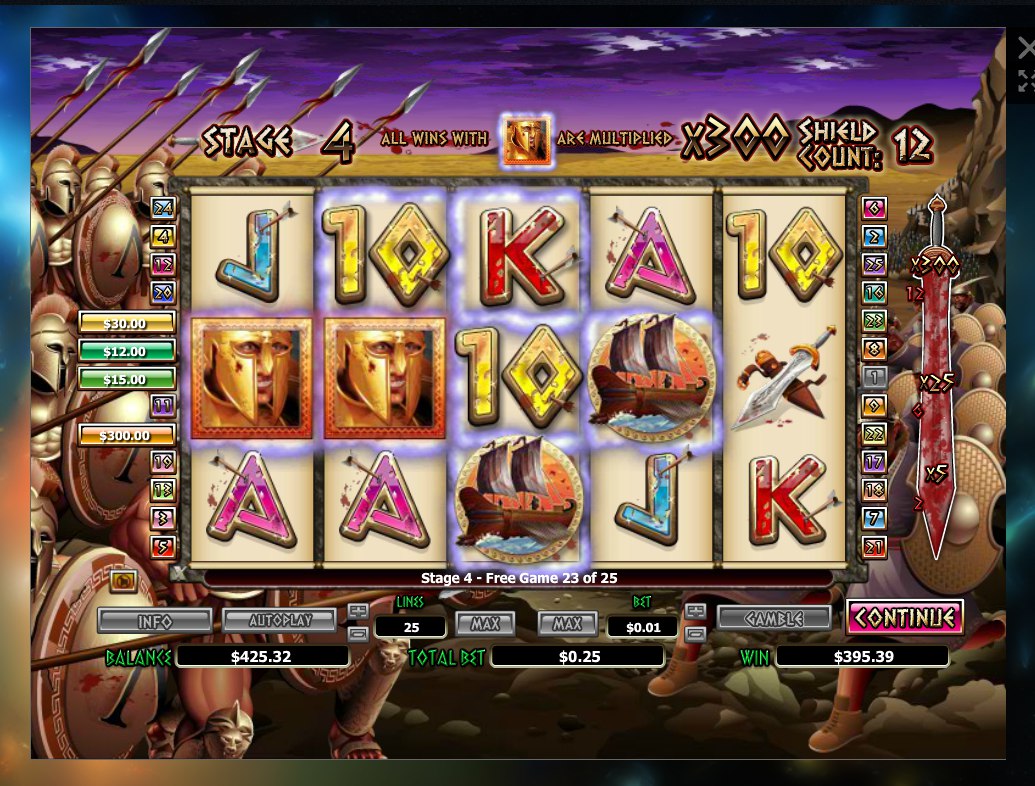Decrease the number of lines
1035x786 pixels.
coord(357,633)
